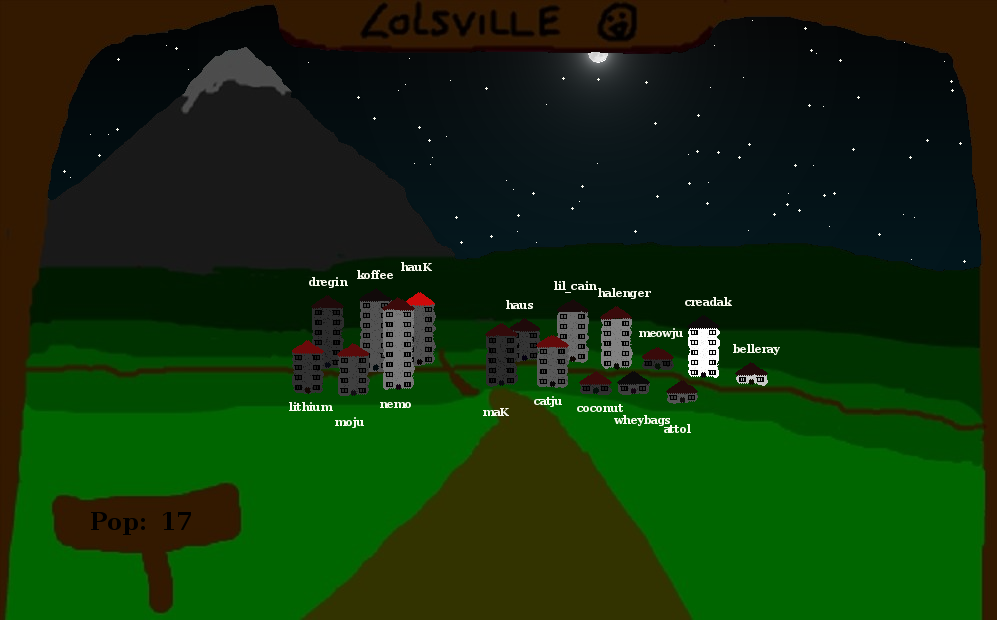Choose the catju name label
Viewport: 997px width, 620px height.
548,401
